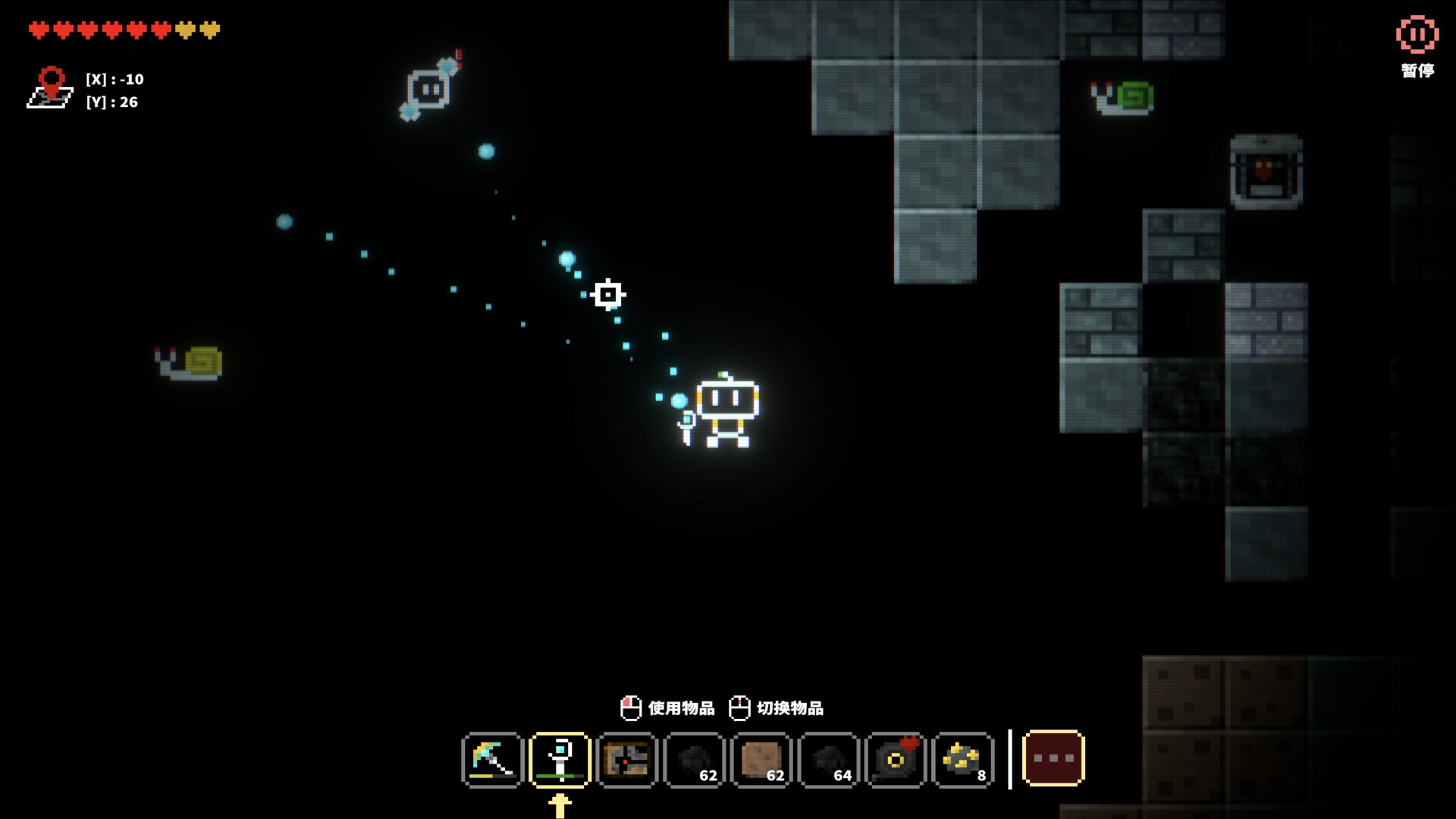Pick the dark coal stack of 64
This screenshot has height=819, width=1456.
click(x=828, y=760)
